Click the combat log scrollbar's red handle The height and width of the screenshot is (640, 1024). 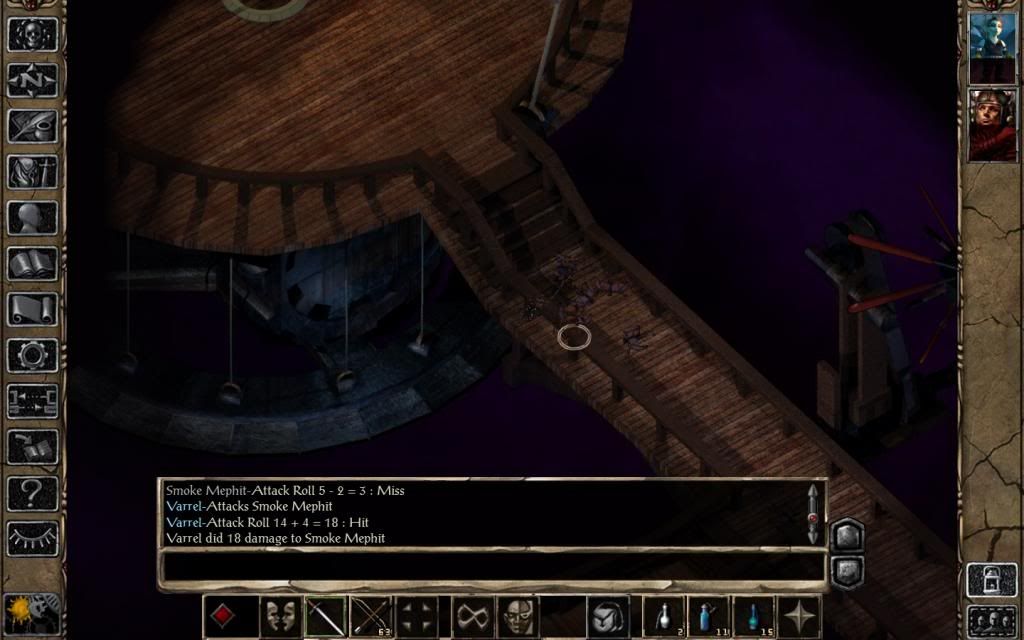coord(813,518)
